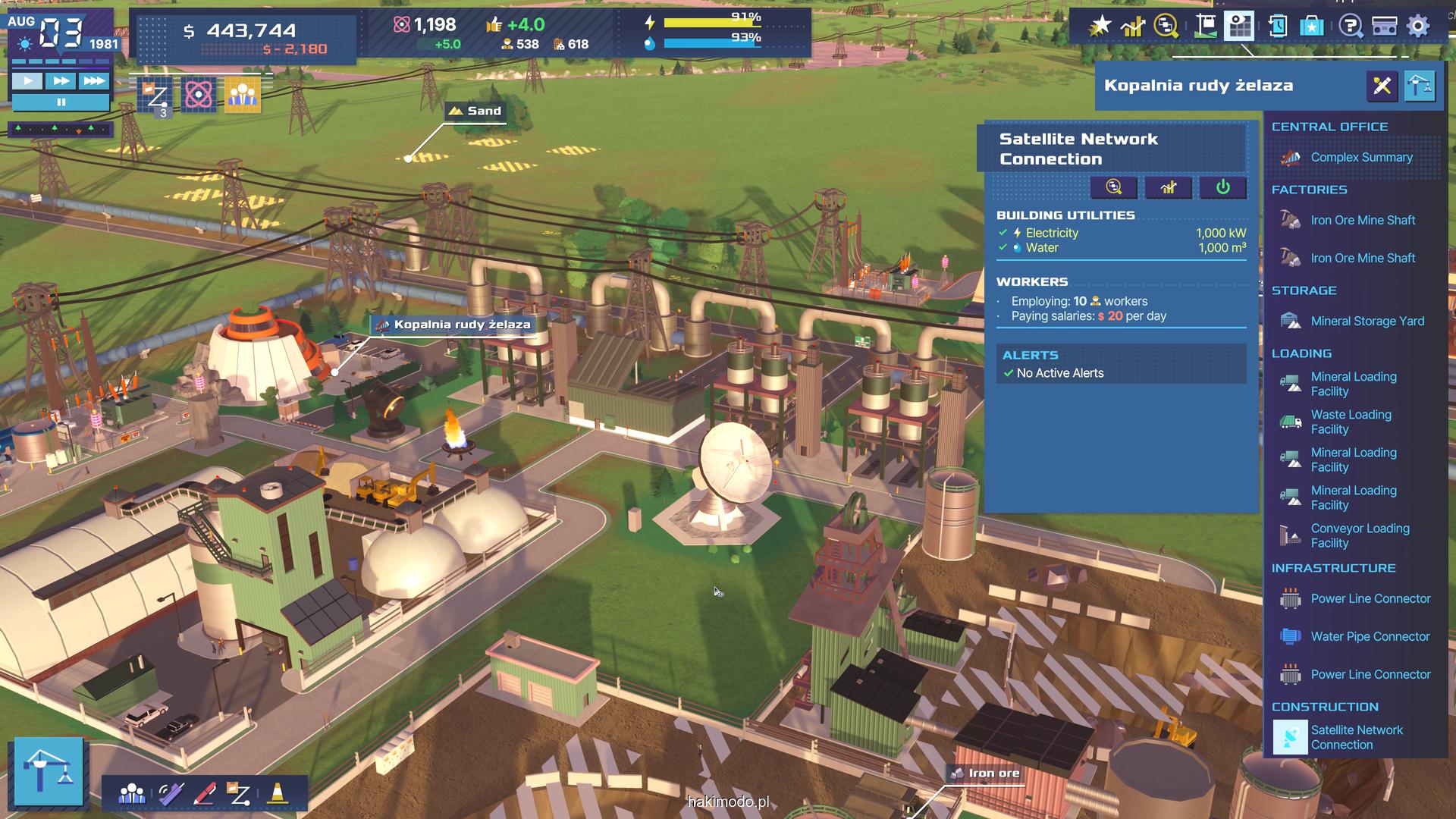Screen dimensions: 1456x819
Task: Set game speed to fastest (triple arrow)
Action: [94, 80]
